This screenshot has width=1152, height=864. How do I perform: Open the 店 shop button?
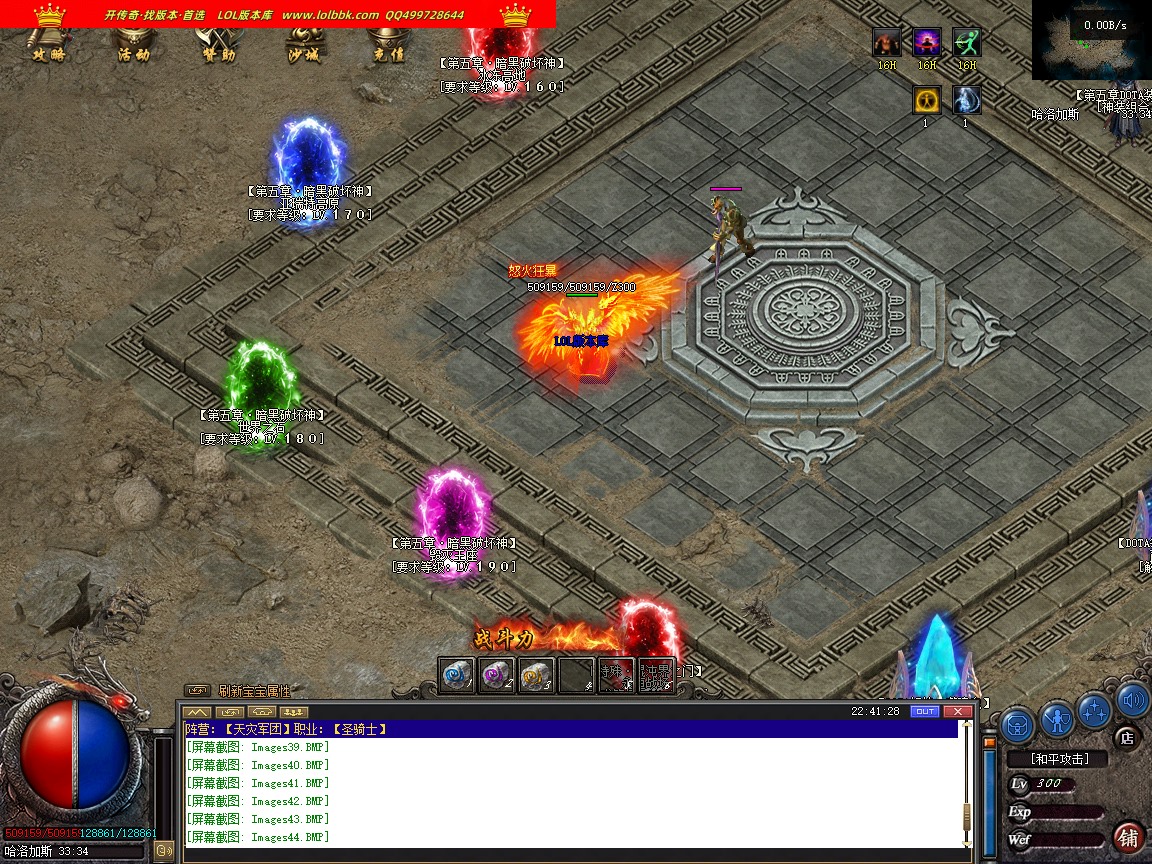point(1127,739)
